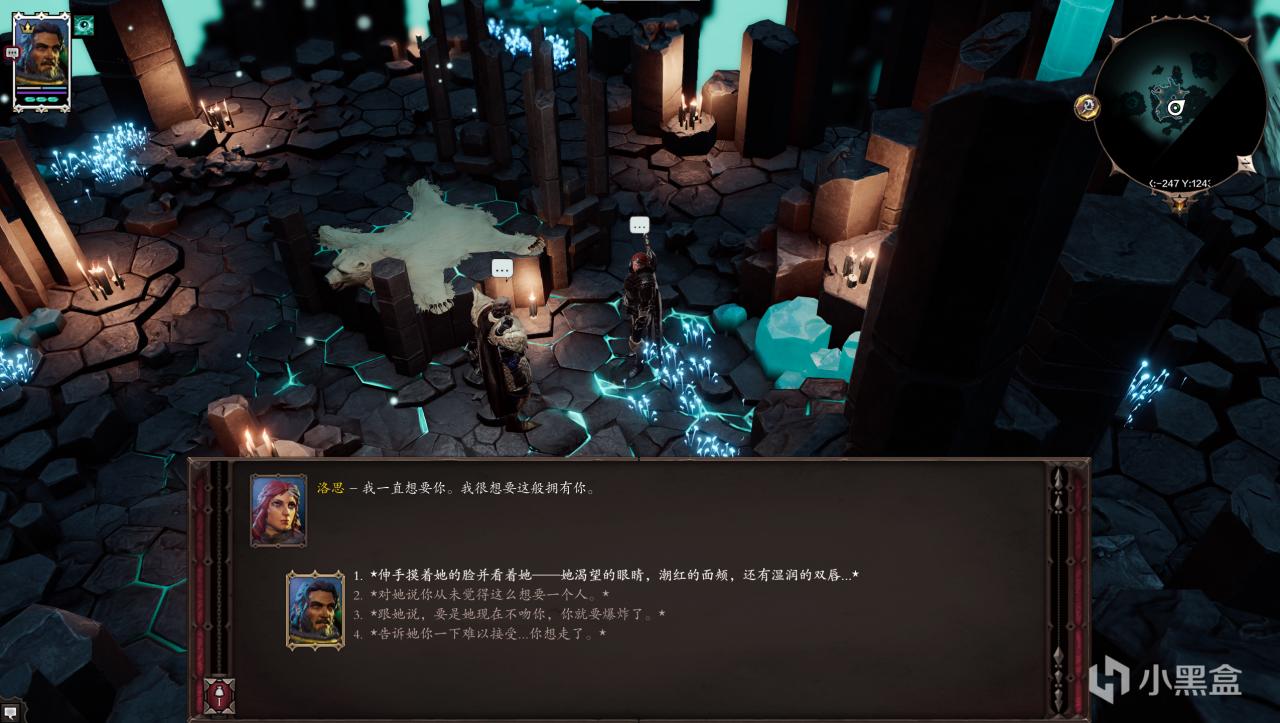The width and height of the screenshot is (1280, 723).
Task: Click the expand arrow at the minimap's lower right
Action: point(1244,163)
